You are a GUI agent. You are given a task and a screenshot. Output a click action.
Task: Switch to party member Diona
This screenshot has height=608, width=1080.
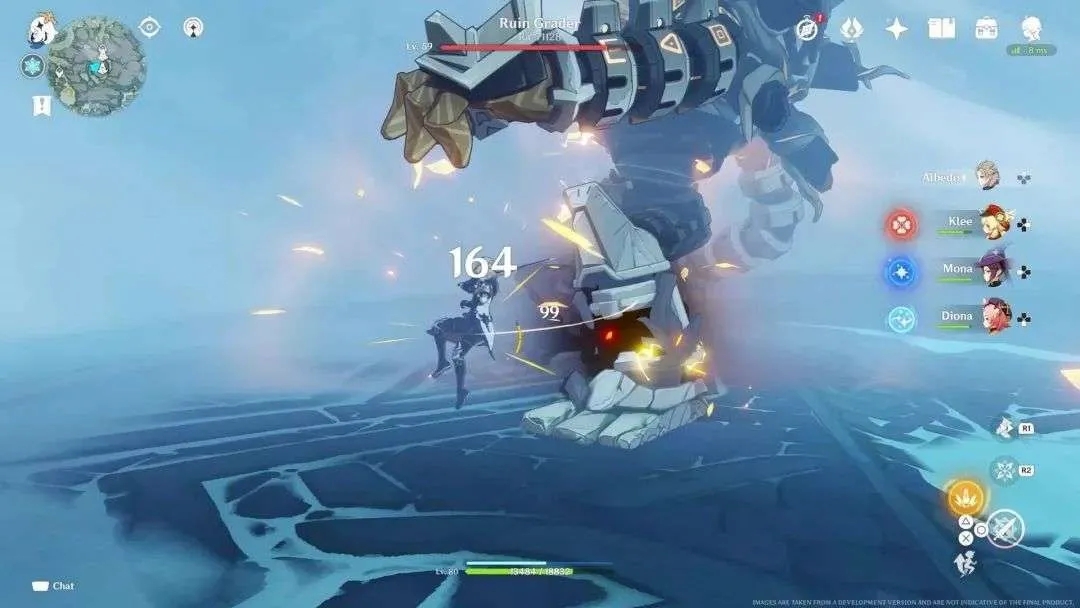click(x=995, y=317)
